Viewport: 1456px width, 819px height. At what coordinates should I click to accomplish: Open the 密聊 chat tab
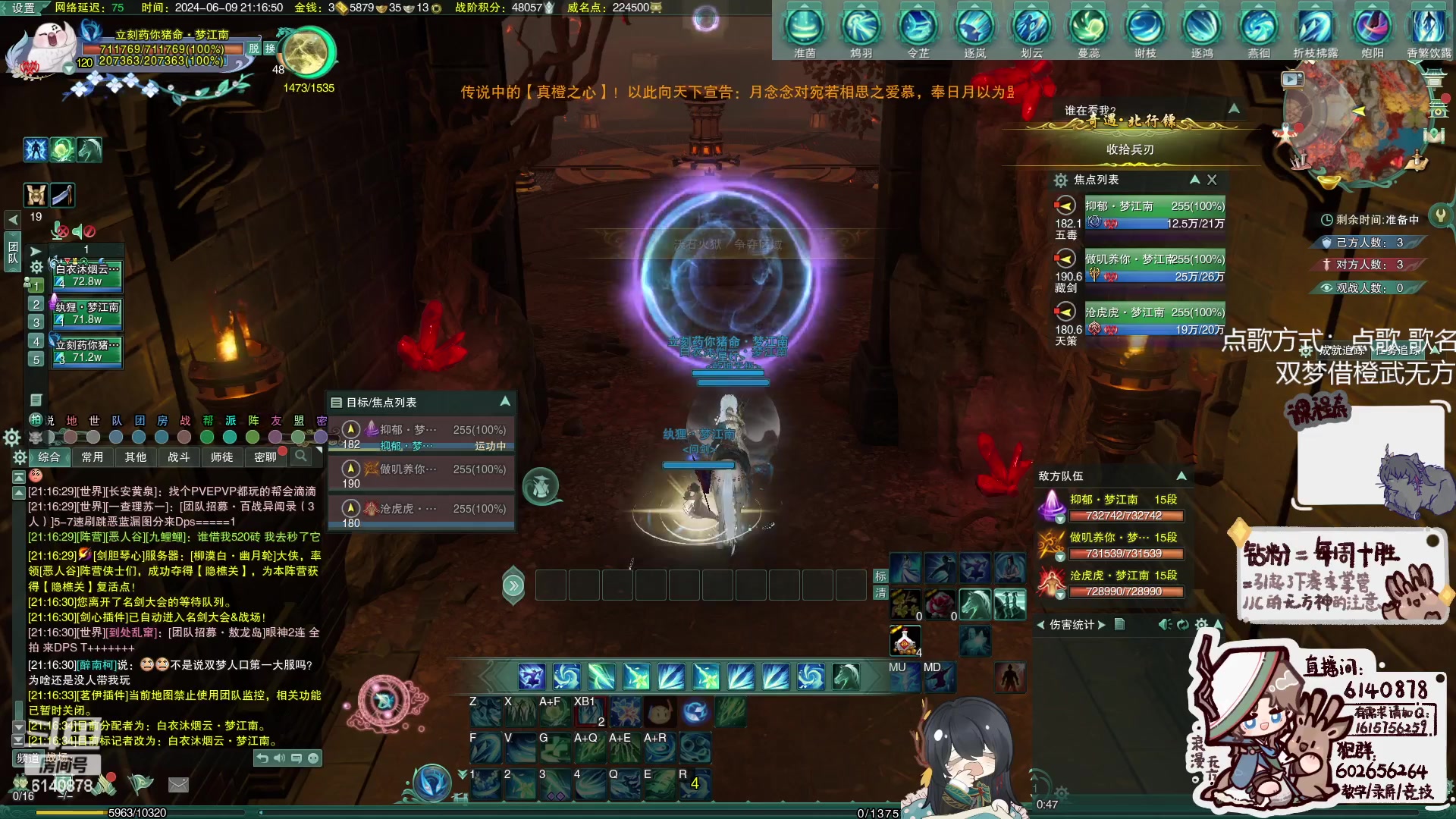point(265,457)
